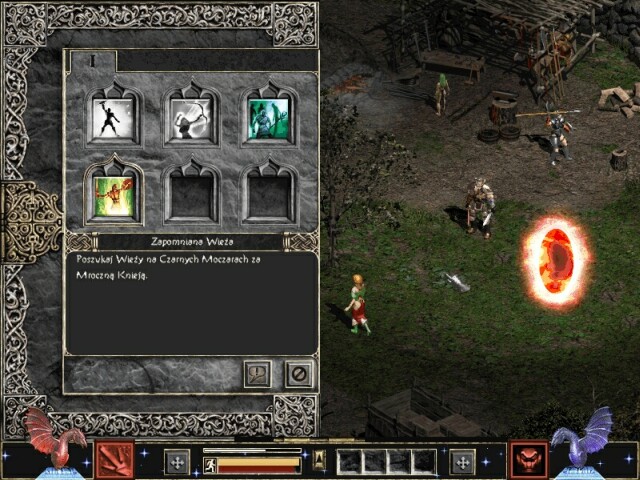Image resolution: width=640 pixels, height=480 pixels.
Task: Select the first quest icon with raised weapon
Action: tap(113, 117)
